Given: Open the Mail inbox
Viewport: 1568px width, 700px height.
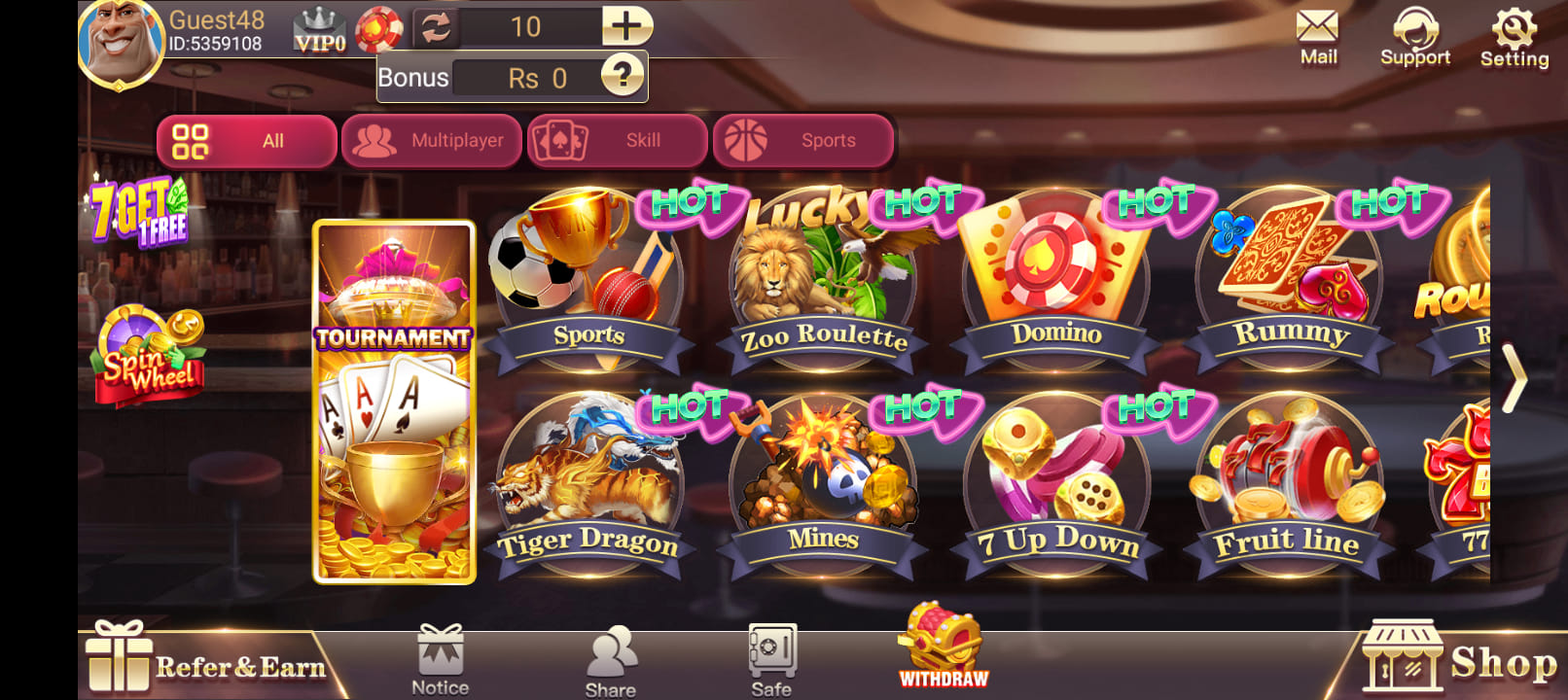Looking at the screenshot, I should [1319, 34].
